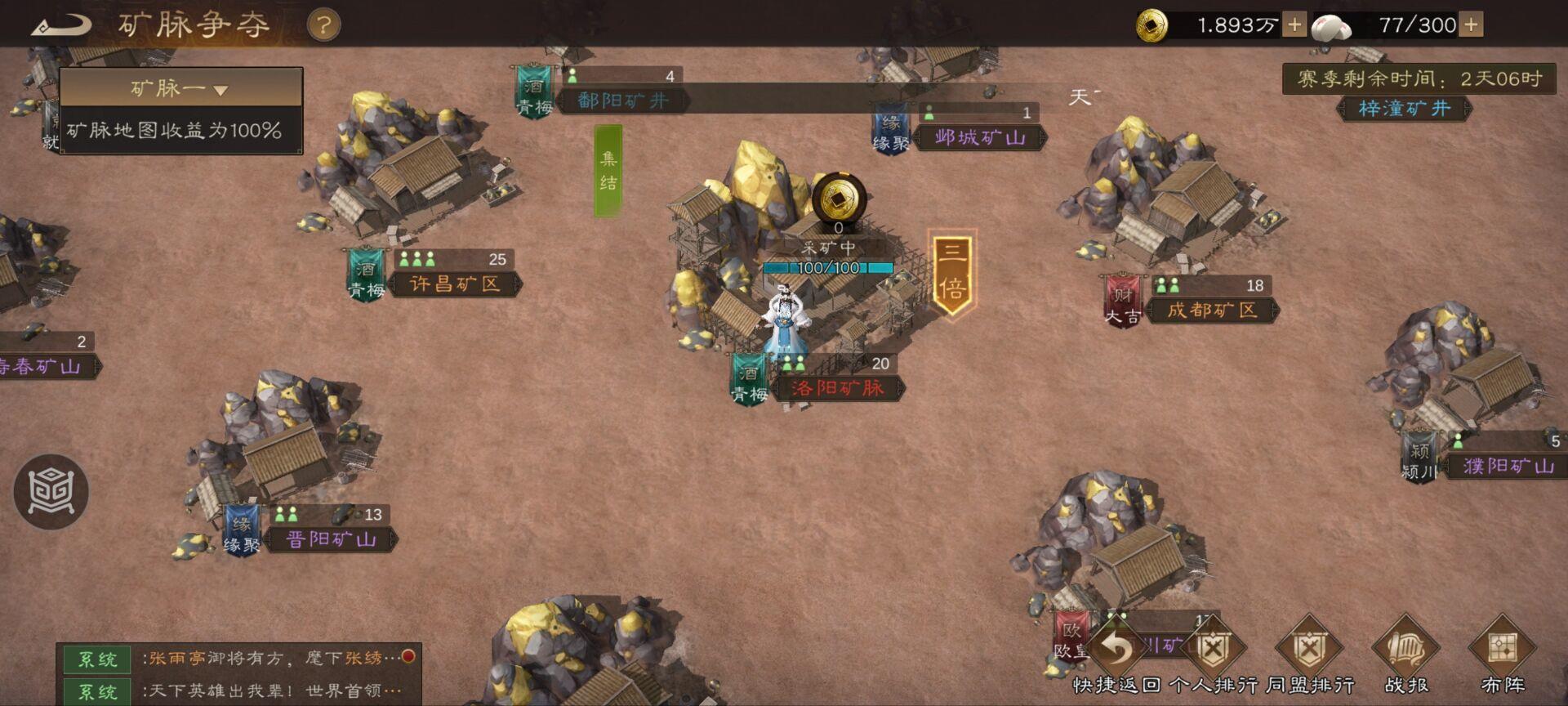The width and height of the screenshot is (1568, 706).
Task: Click plus button next to 77/300
Action: pyautogui.click(x=1470, y=23)
